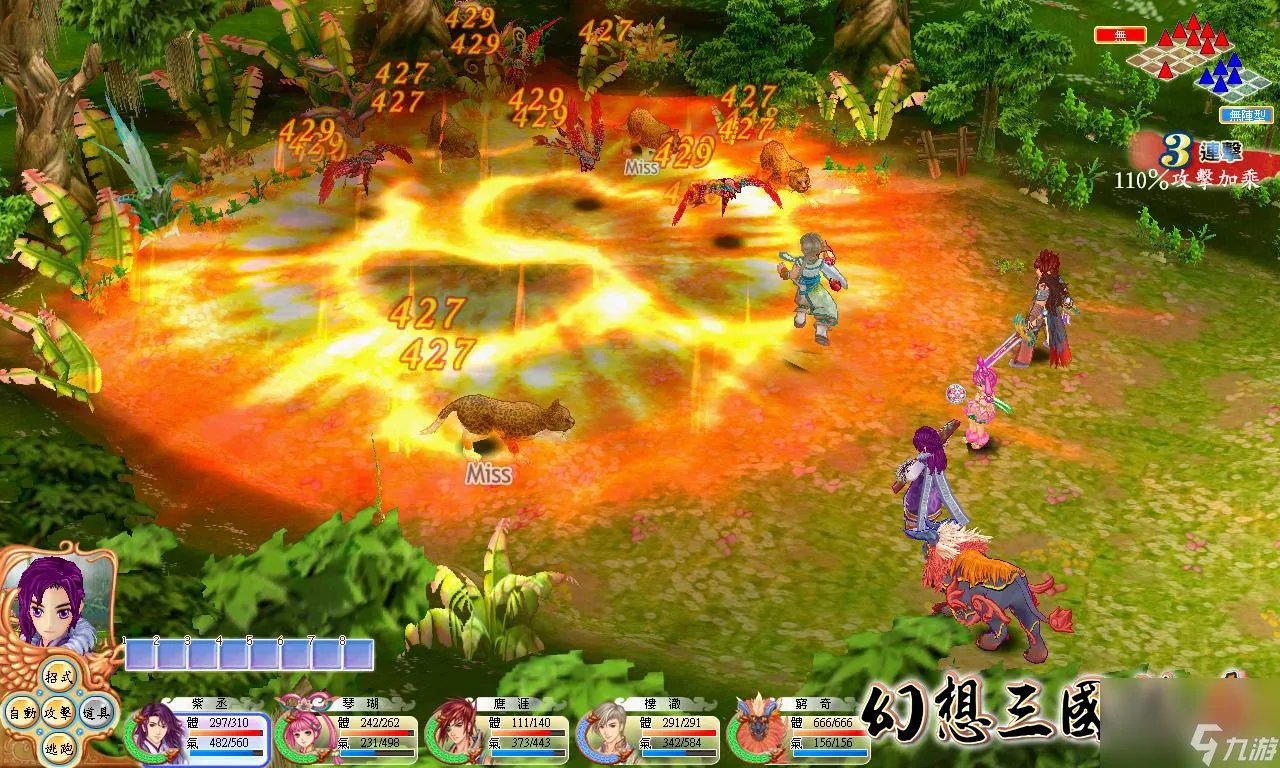Expand hotbar slot 1

click(x=140, y=655)
